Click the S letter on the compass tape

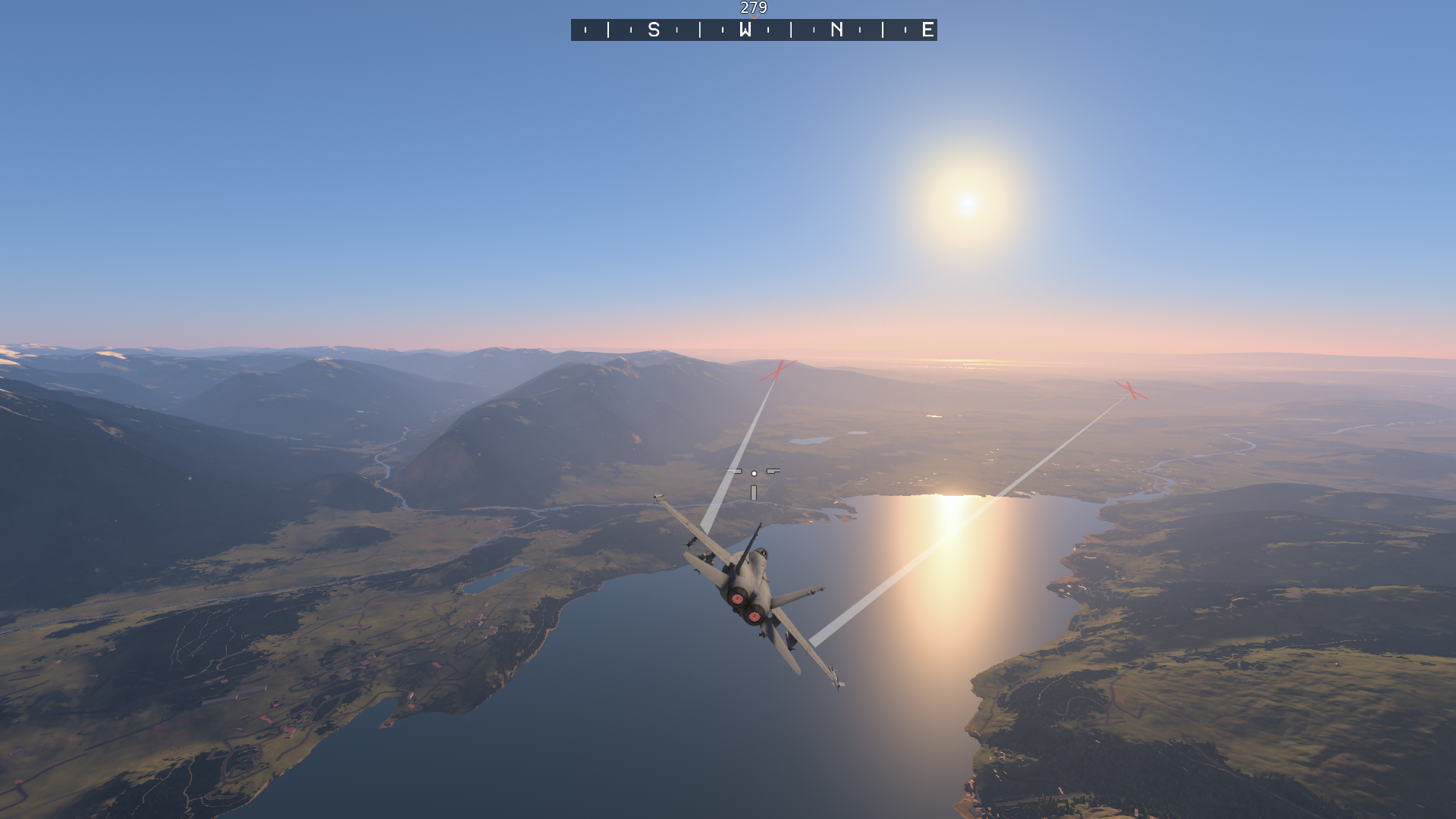654,30
